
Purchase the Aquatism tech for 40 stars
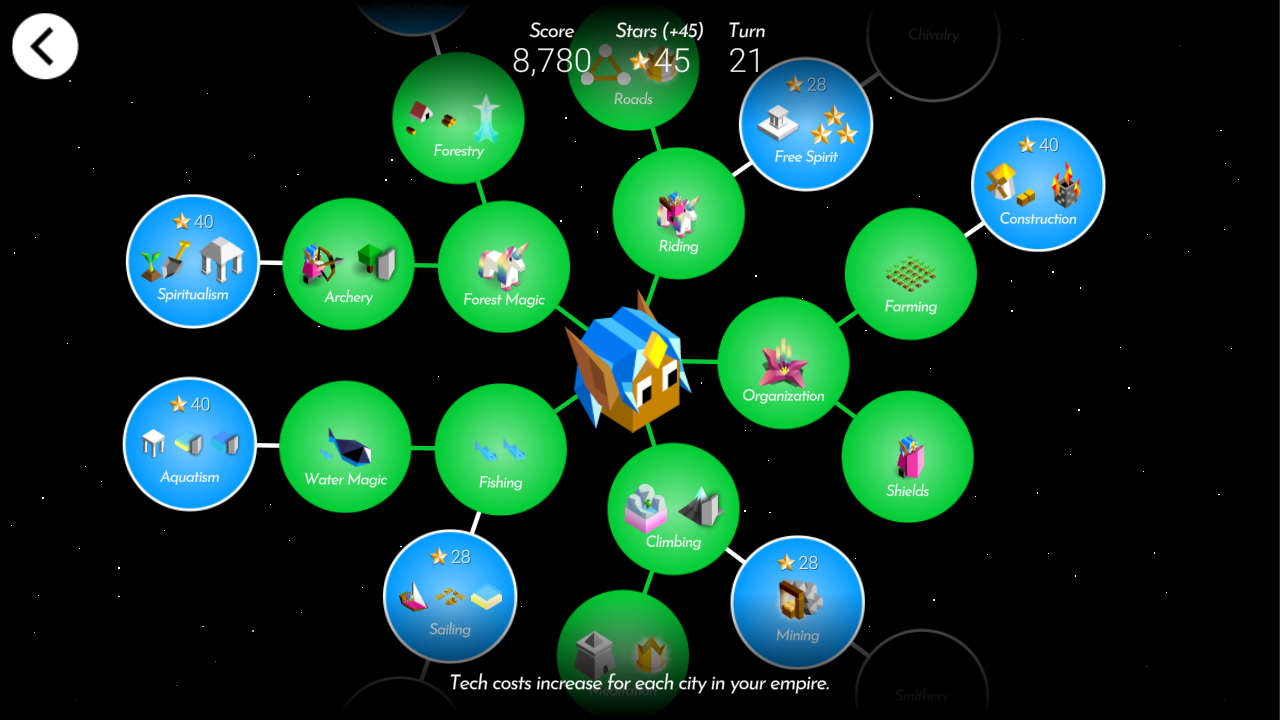coord(189,444)
